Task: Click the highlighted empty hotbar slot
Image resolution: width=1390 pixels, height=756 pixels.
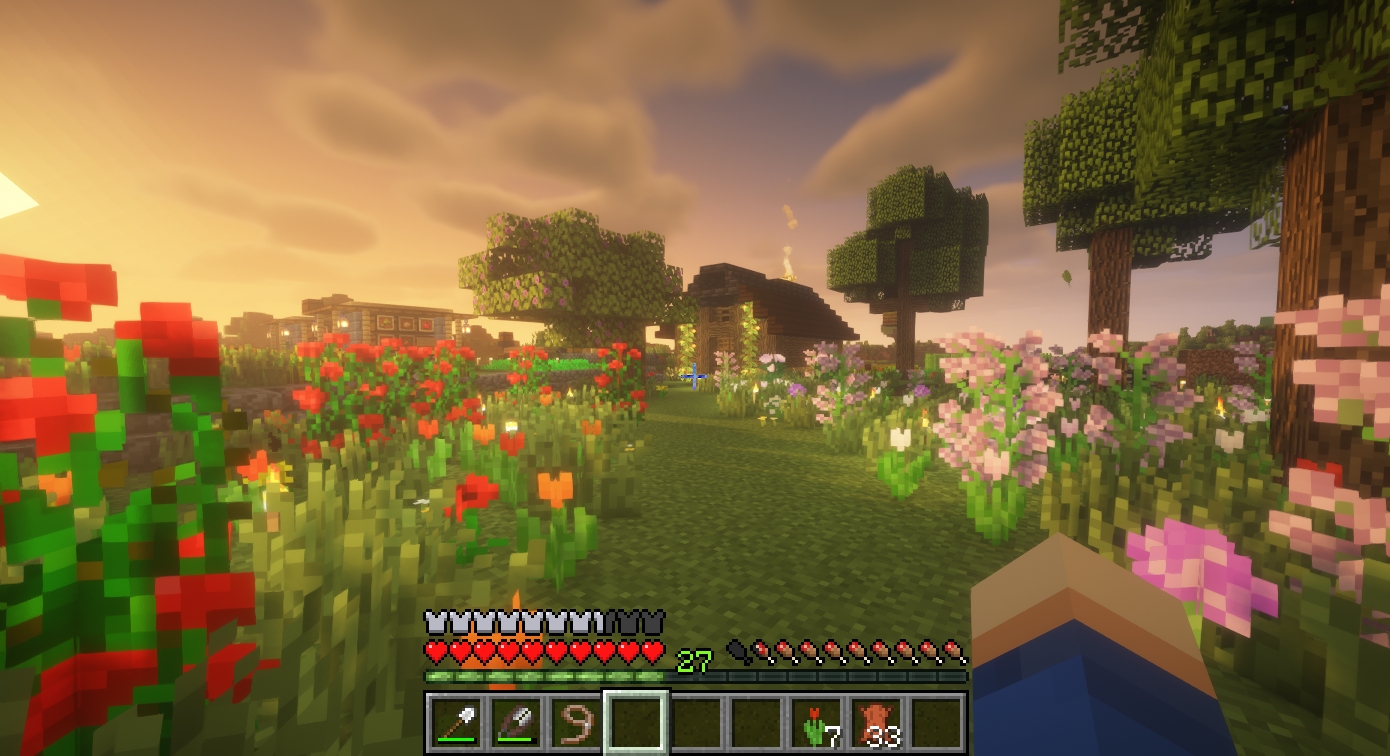Action: [x=635, y=722]
